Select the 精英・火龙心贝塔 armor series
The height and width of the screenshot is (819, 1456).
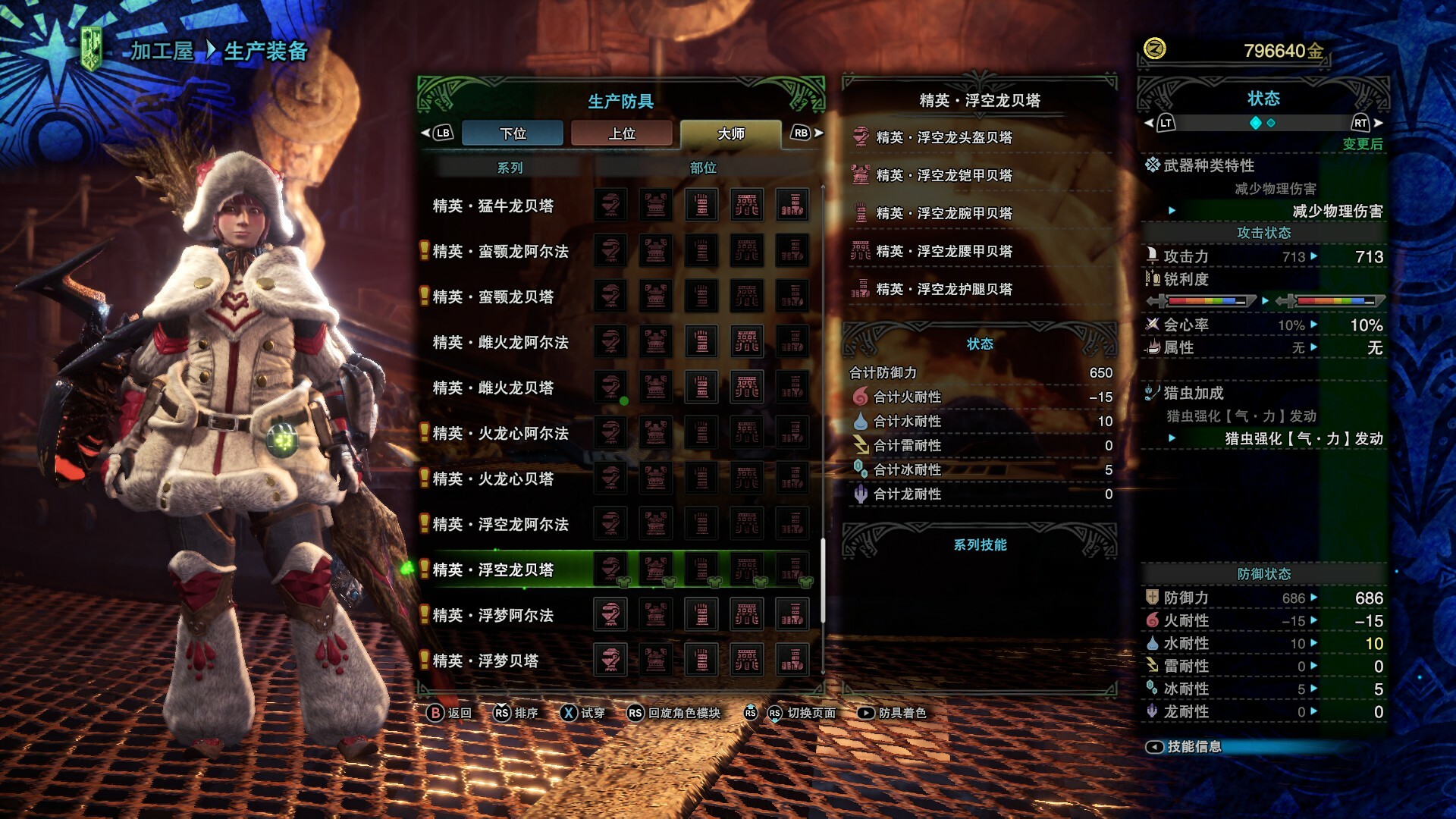pos(493,479)
